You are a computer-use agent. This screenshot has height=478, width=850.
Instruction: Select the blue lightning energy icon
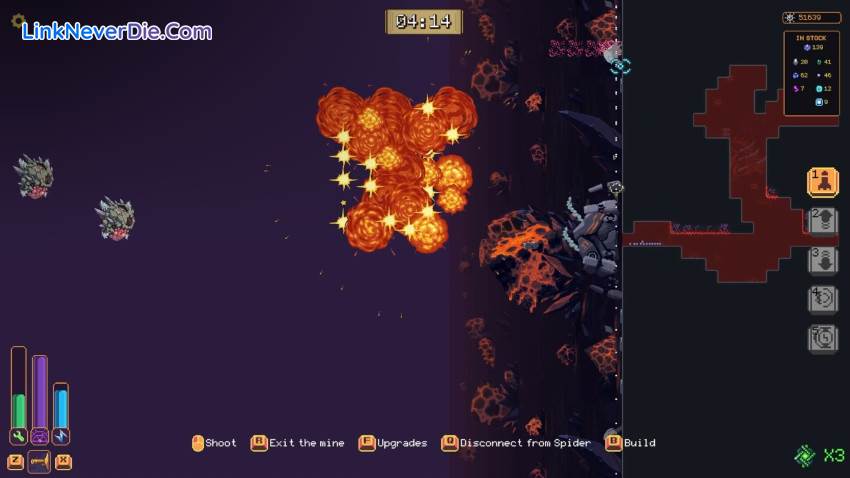61,436
